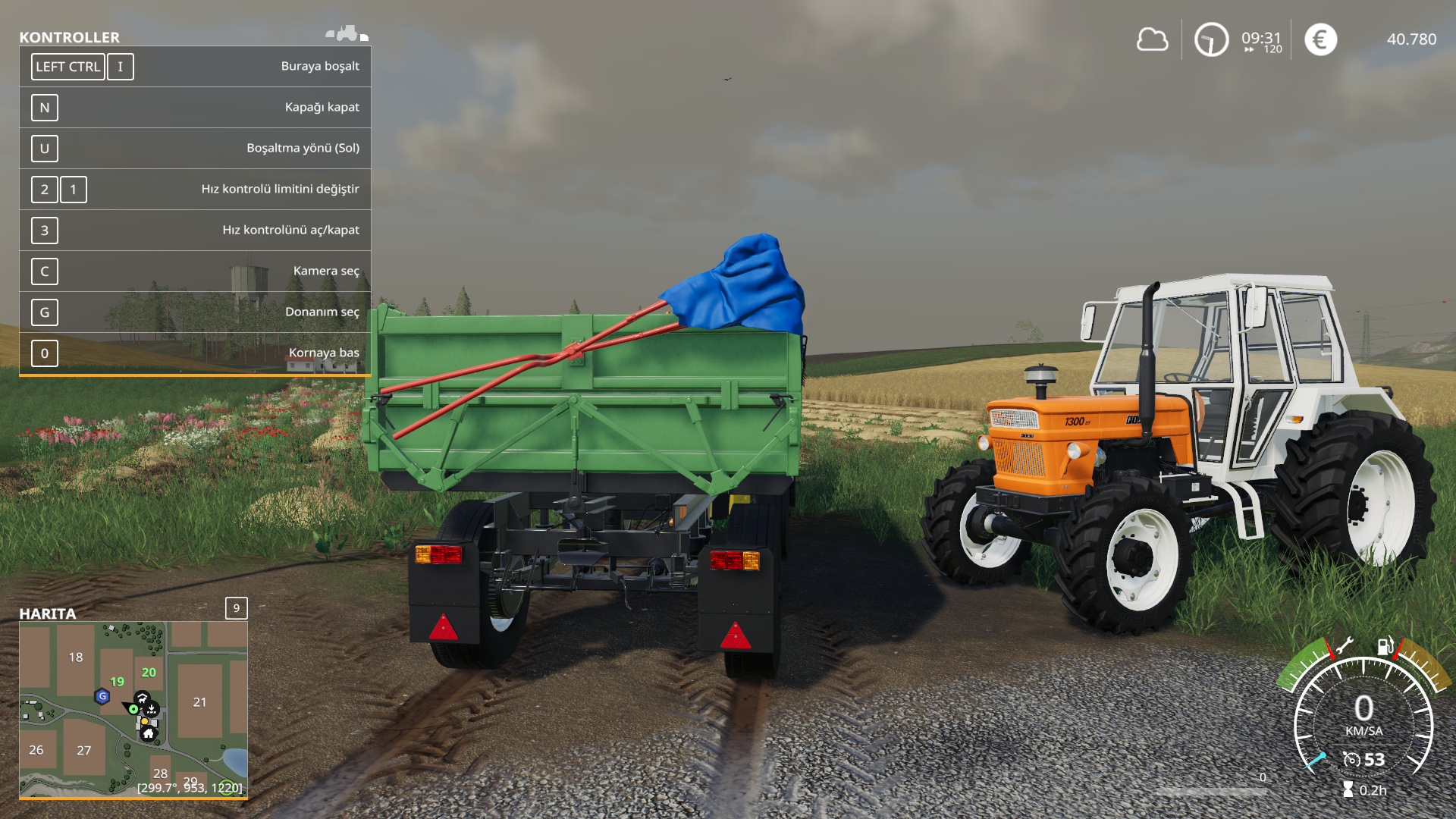
Task: Toggle the cruise control speed icon
Action: pyautogui.click(x=1351, y=759)
